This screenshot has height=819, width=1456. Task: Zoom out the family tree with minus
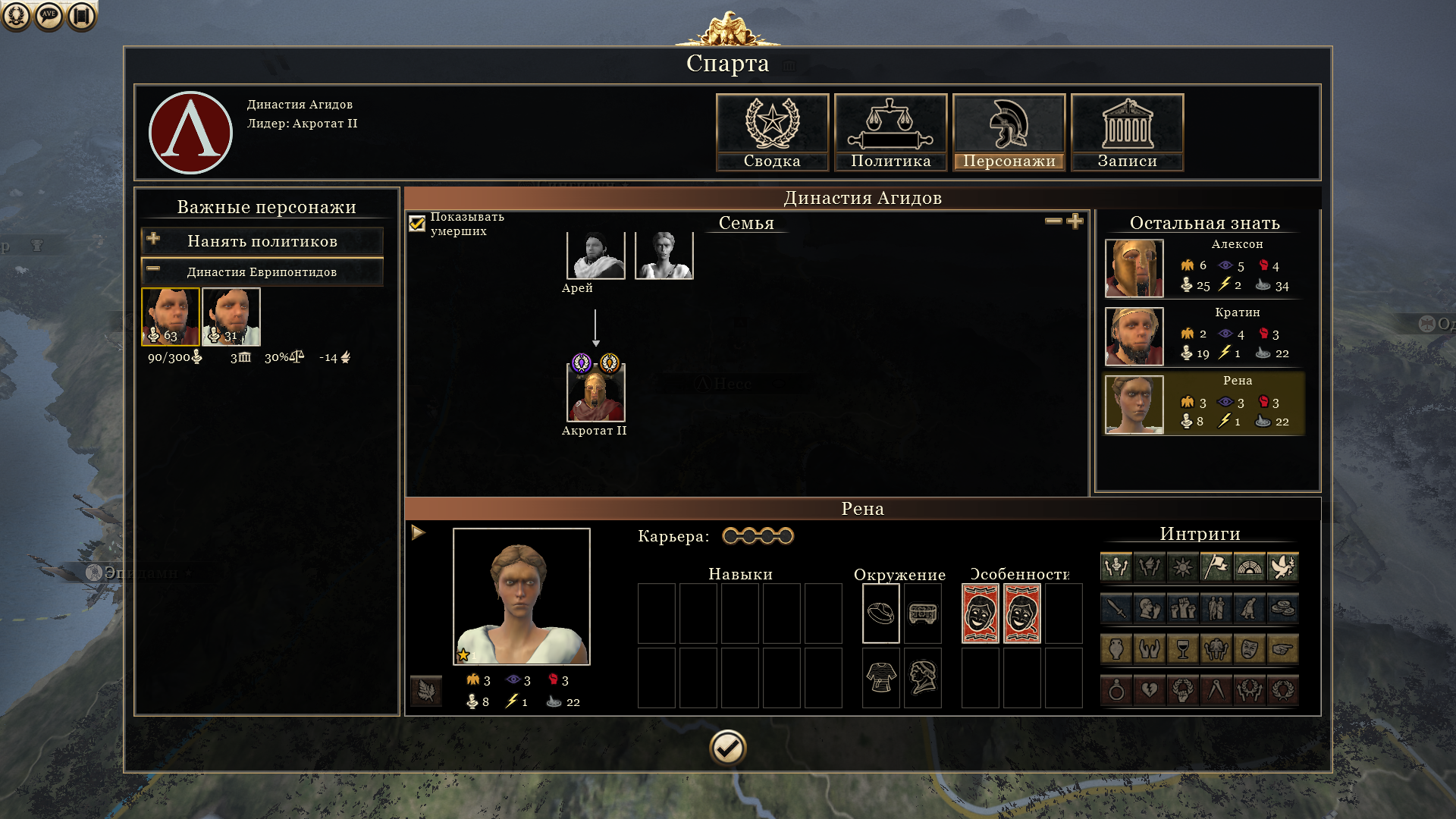click(1053, 221)
